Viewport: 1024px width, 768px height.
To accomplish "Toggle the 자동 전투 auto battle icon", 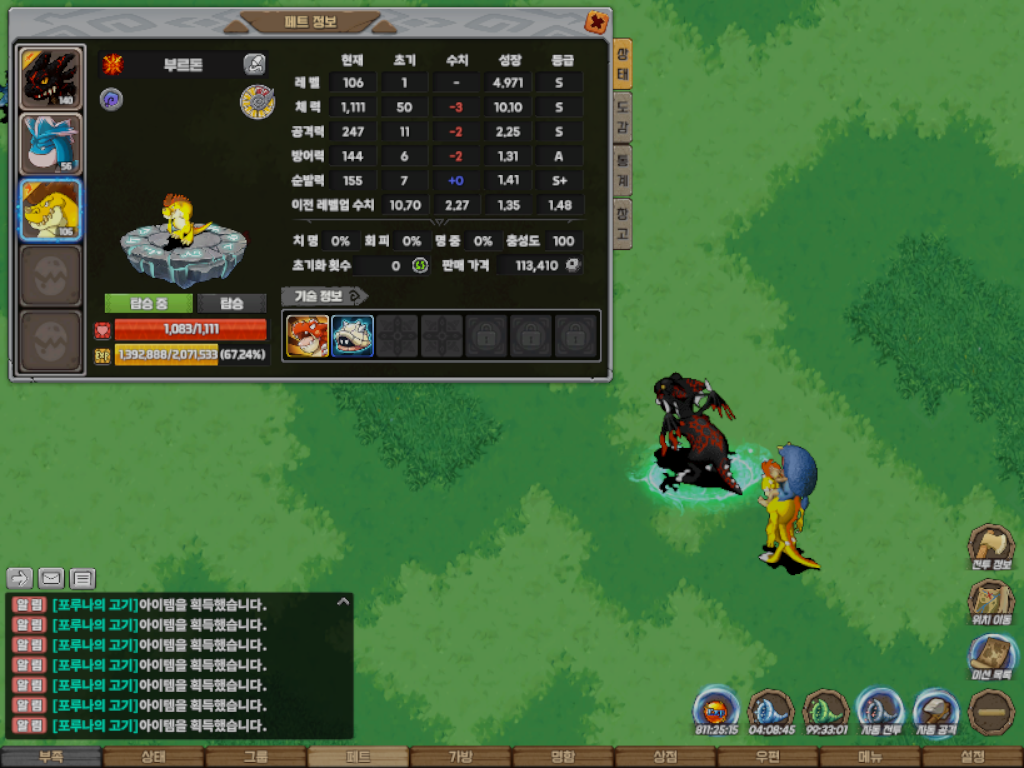I will [881, 712].
